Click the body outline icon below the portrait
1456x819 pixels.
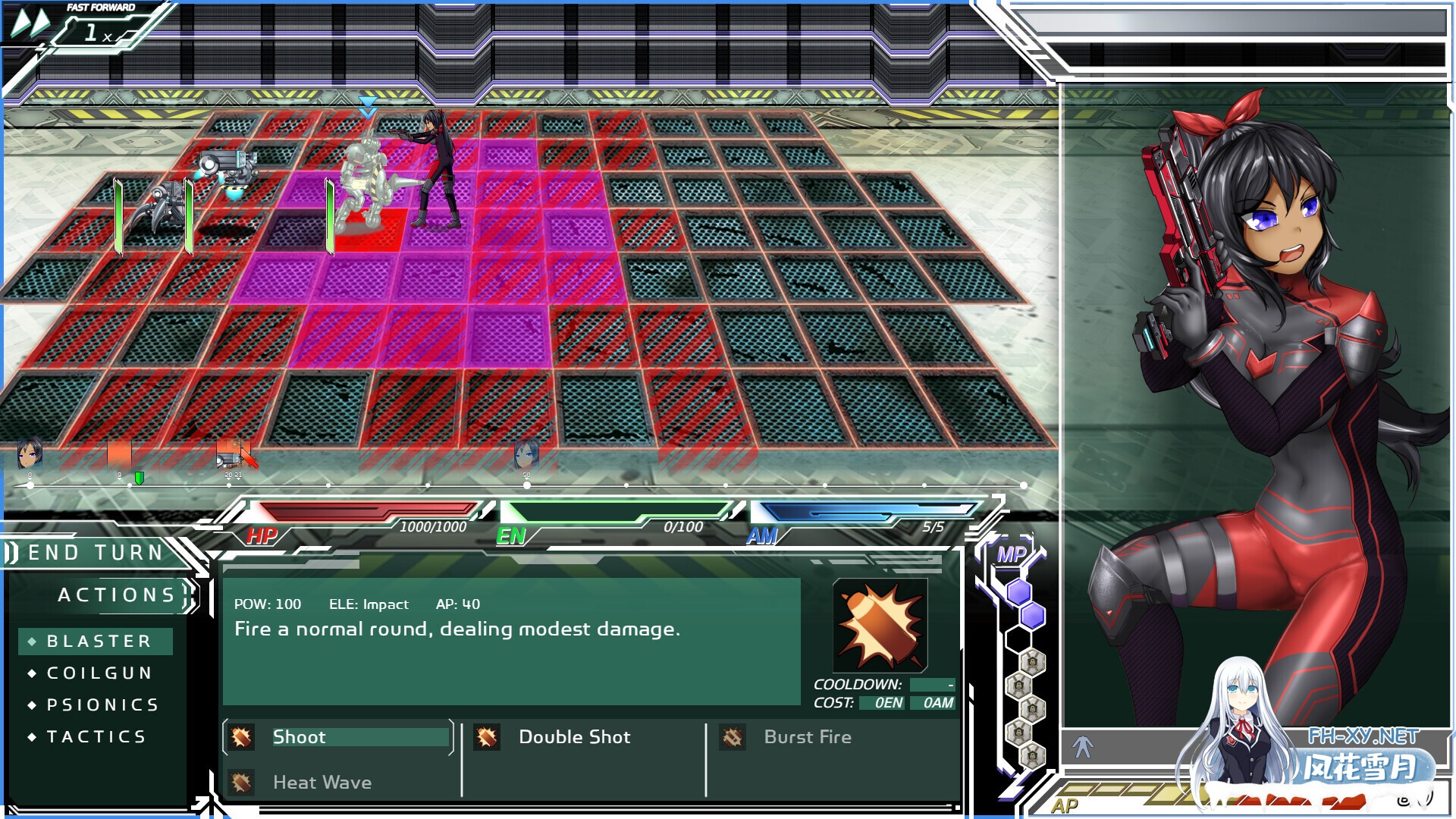1084,745
